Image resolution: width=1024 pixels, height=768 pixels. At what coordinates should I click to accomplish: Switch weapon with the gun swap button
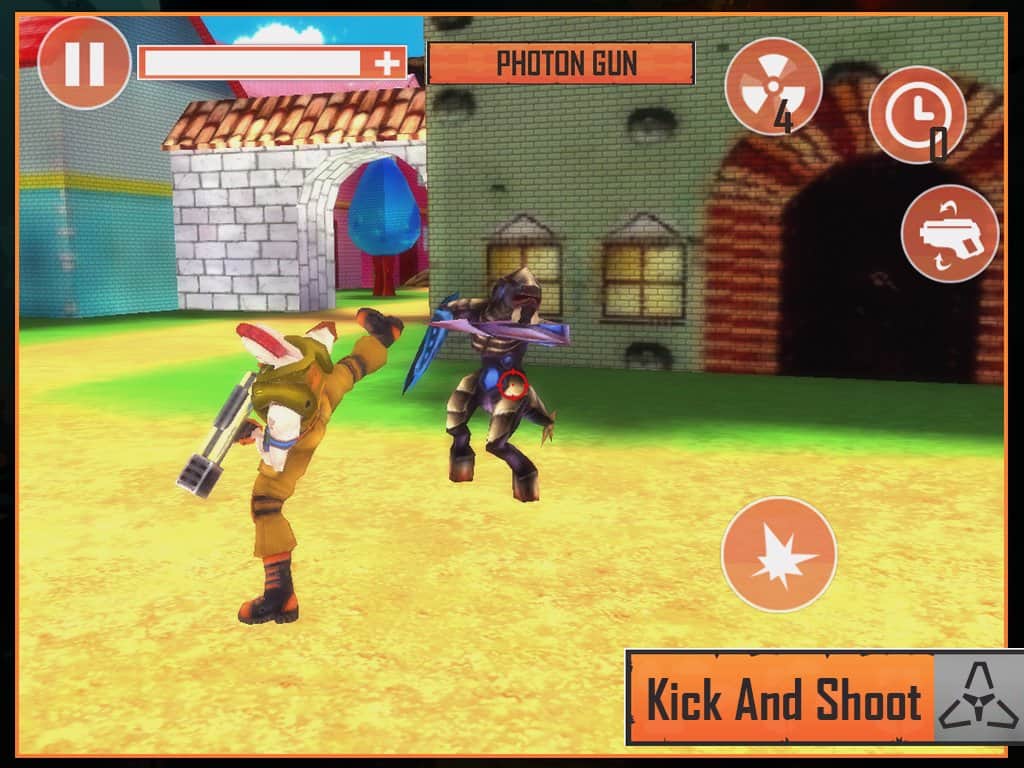(949, 234)
